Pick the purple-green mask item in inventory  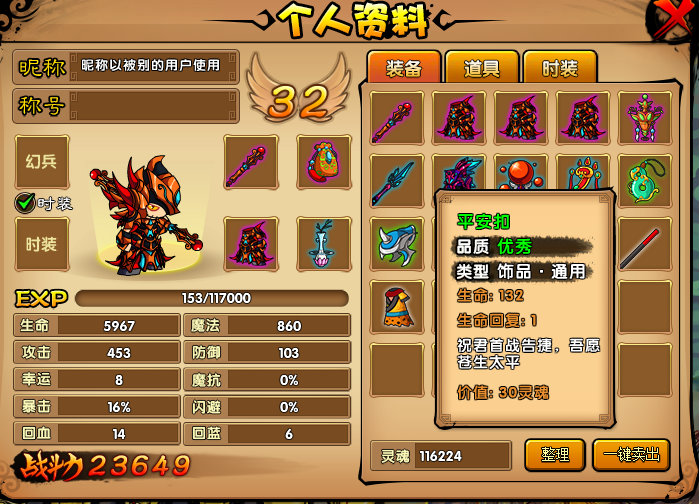point(644,118)
